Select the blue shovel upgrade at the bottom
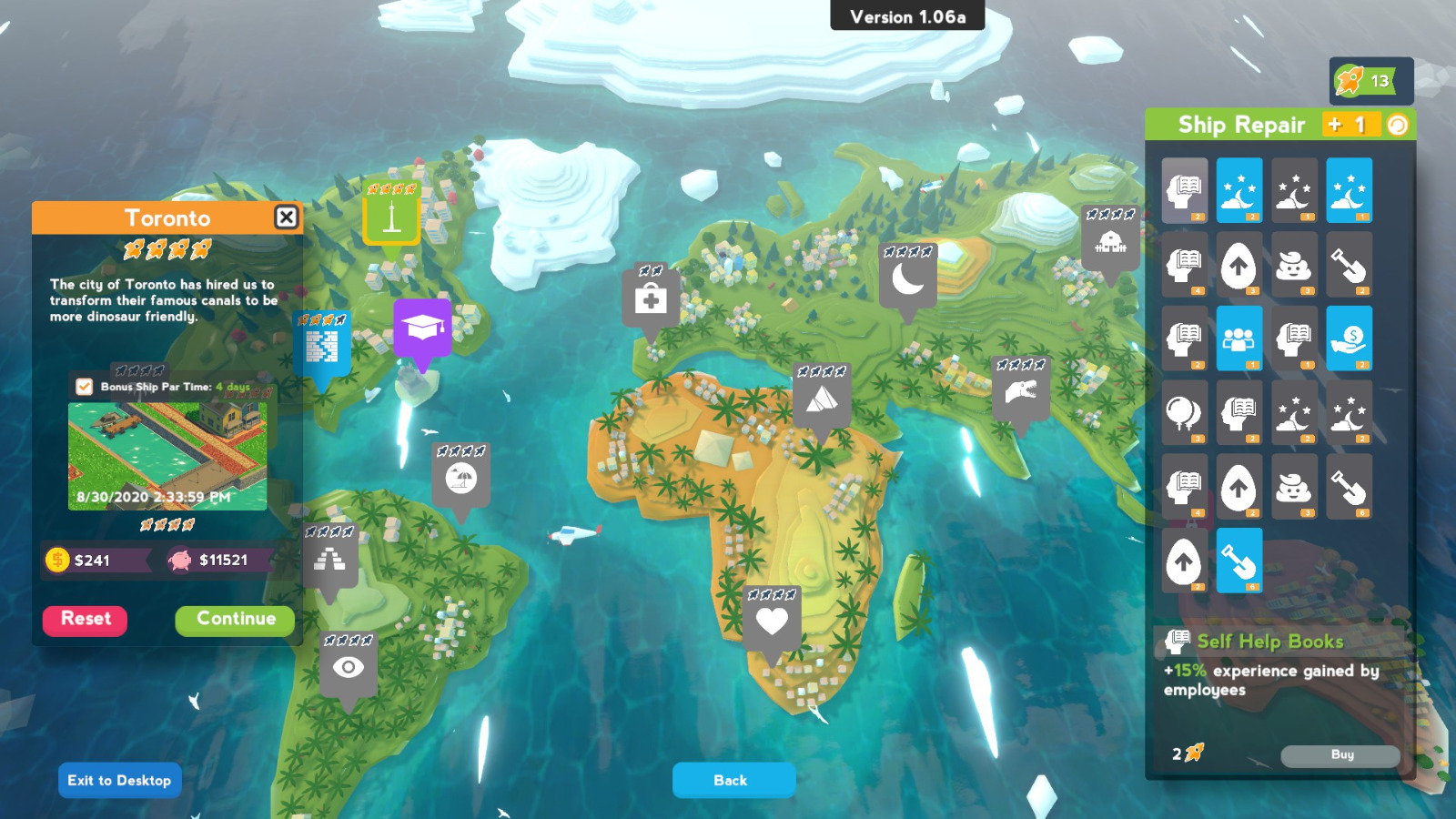The height and width of the screenshot is (819, 1456). (x=1239, y=561)
